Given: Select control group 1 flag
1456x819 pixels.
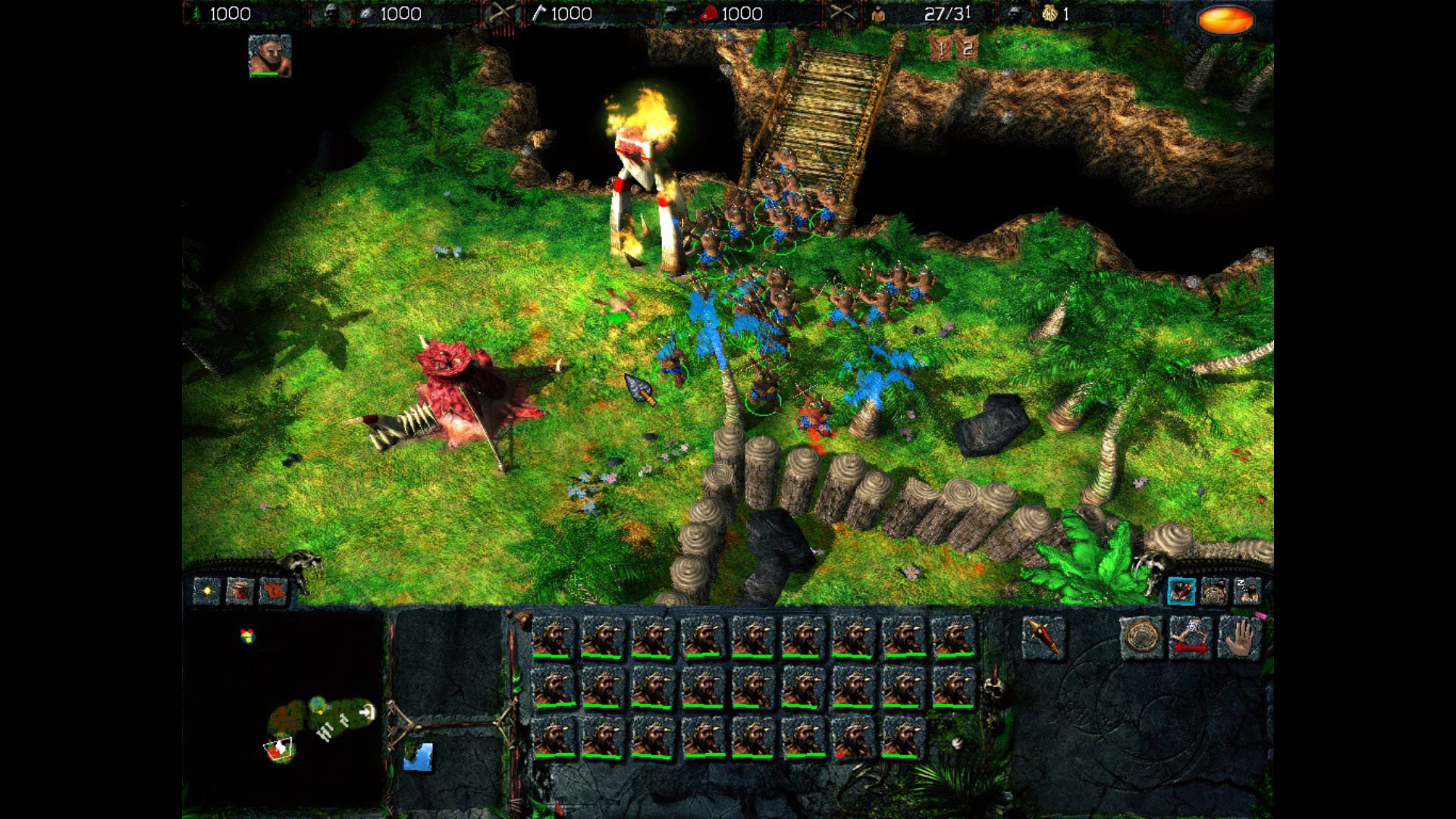Looking at the screenshot, I should click(941, 49).
